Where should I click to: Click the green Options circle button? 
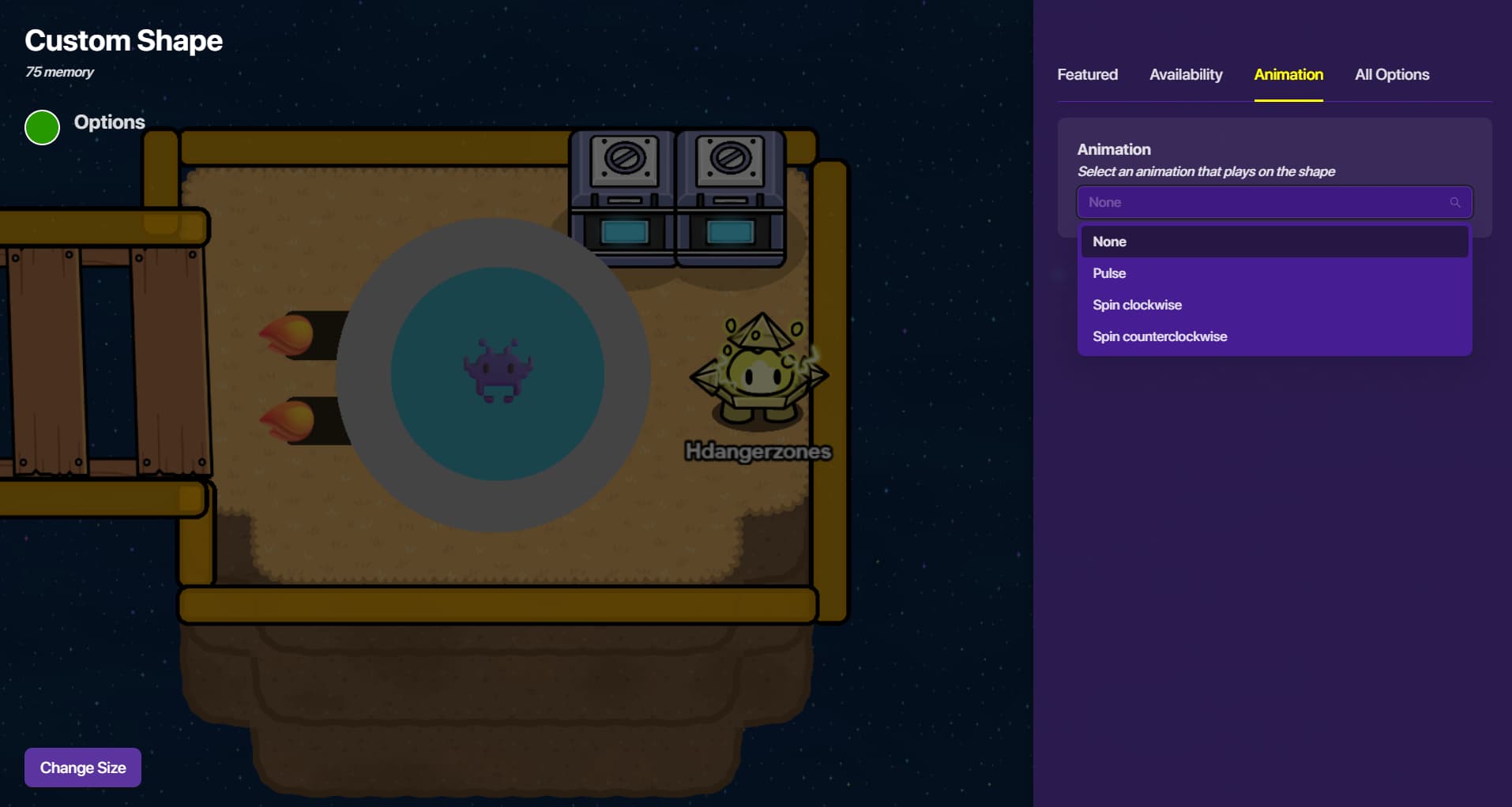43,128
